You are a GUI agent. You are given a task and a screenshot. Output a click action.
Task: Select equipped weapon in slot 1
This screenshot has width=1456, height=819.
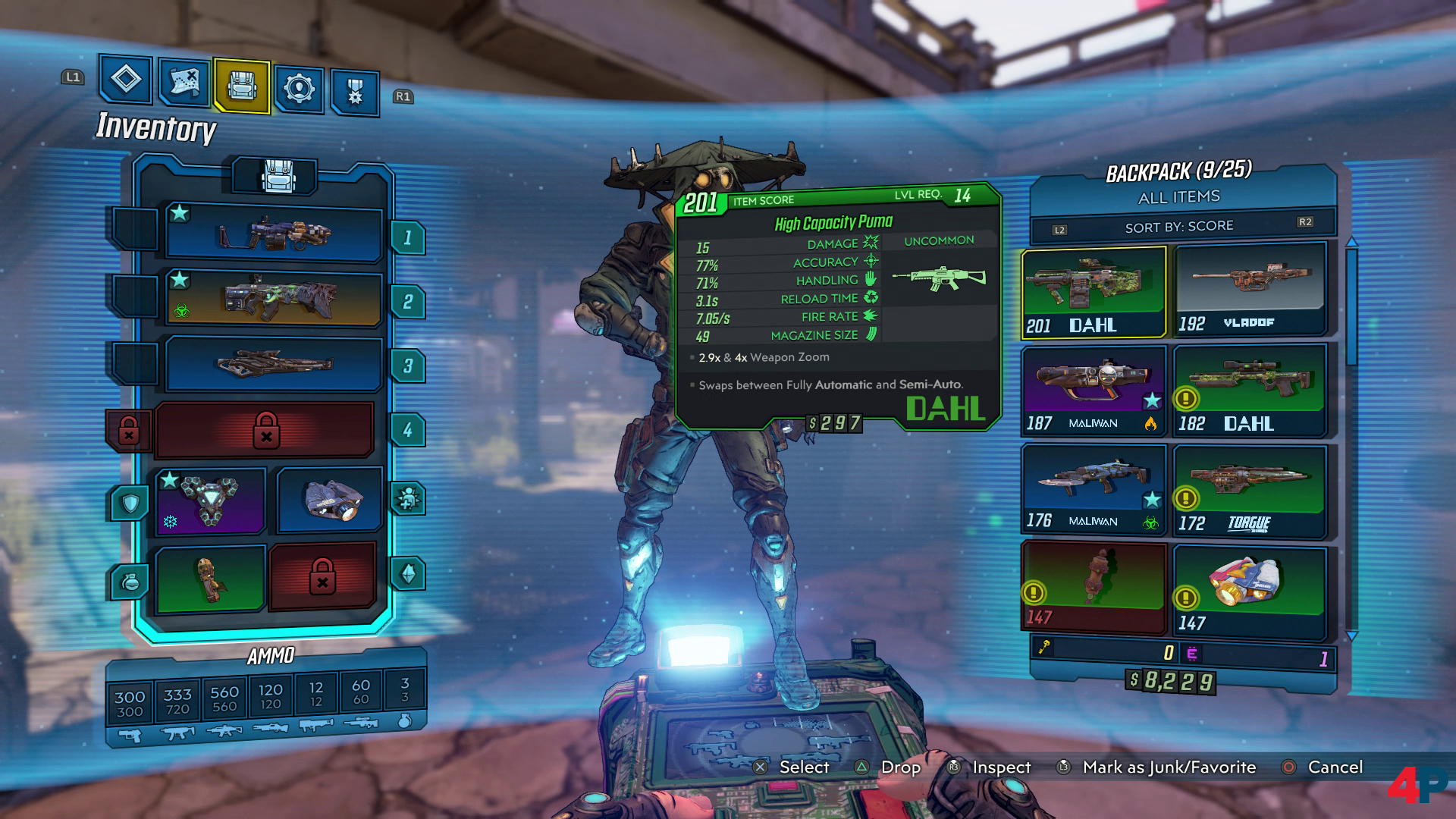coord(273,233)
